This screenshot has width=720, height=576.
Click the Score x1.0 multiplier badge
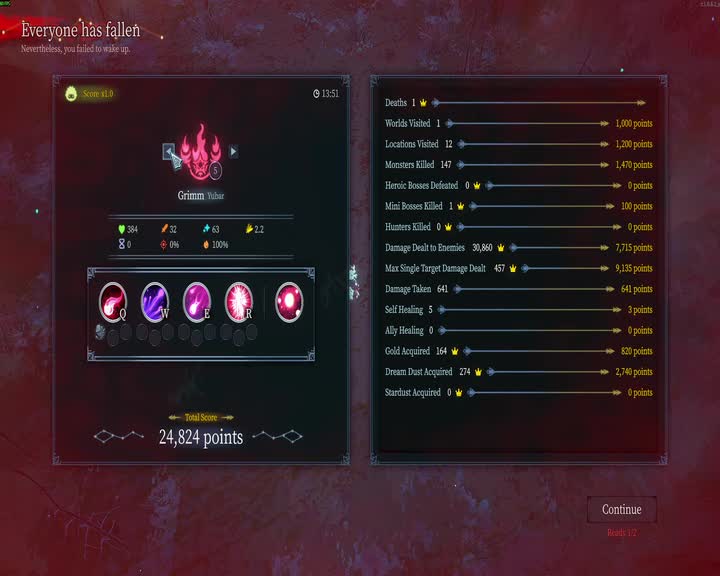(x=91, y=94)
